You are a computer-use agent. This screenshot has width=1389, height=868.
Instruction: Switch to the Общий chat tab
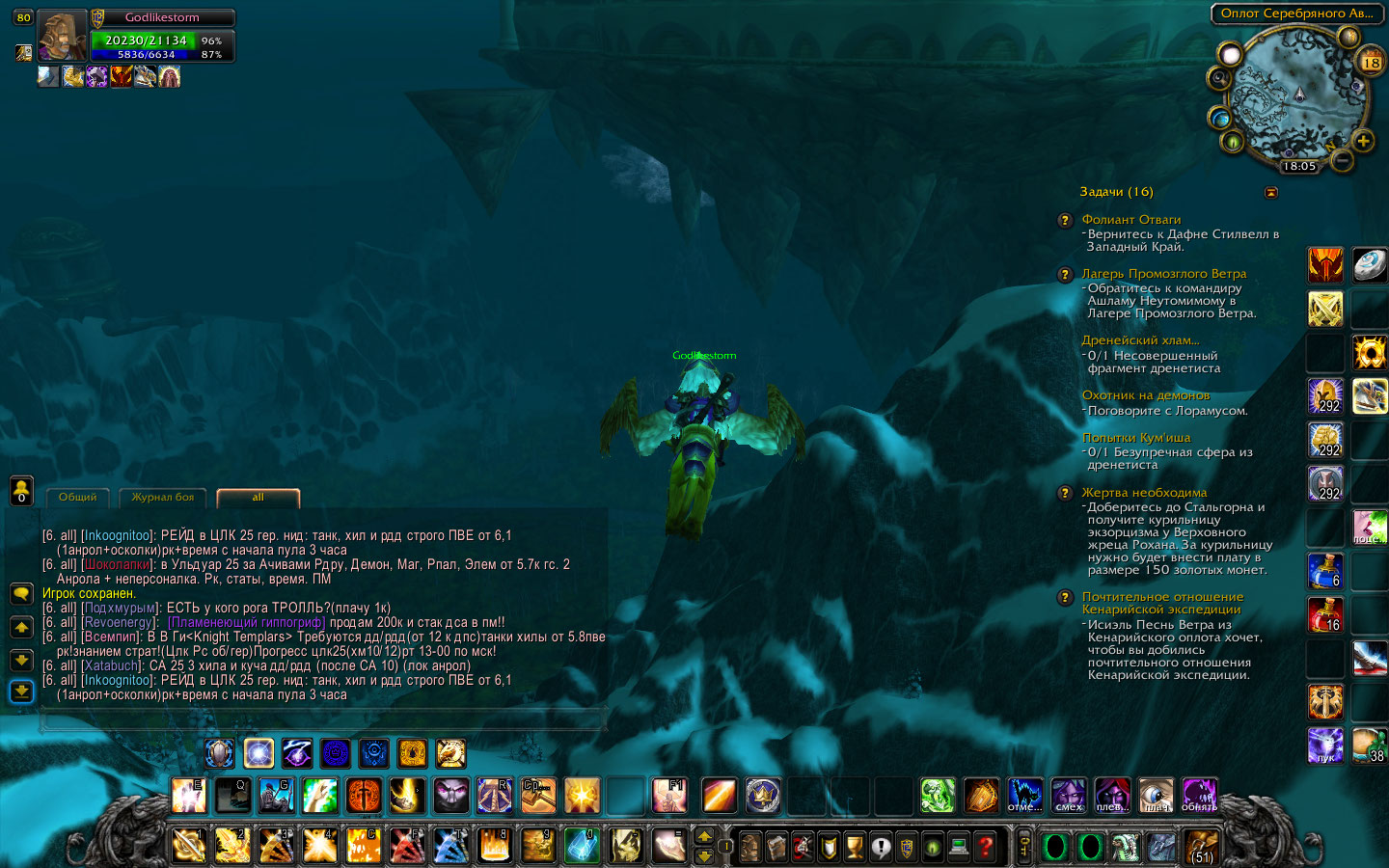[x=77, y=498]
